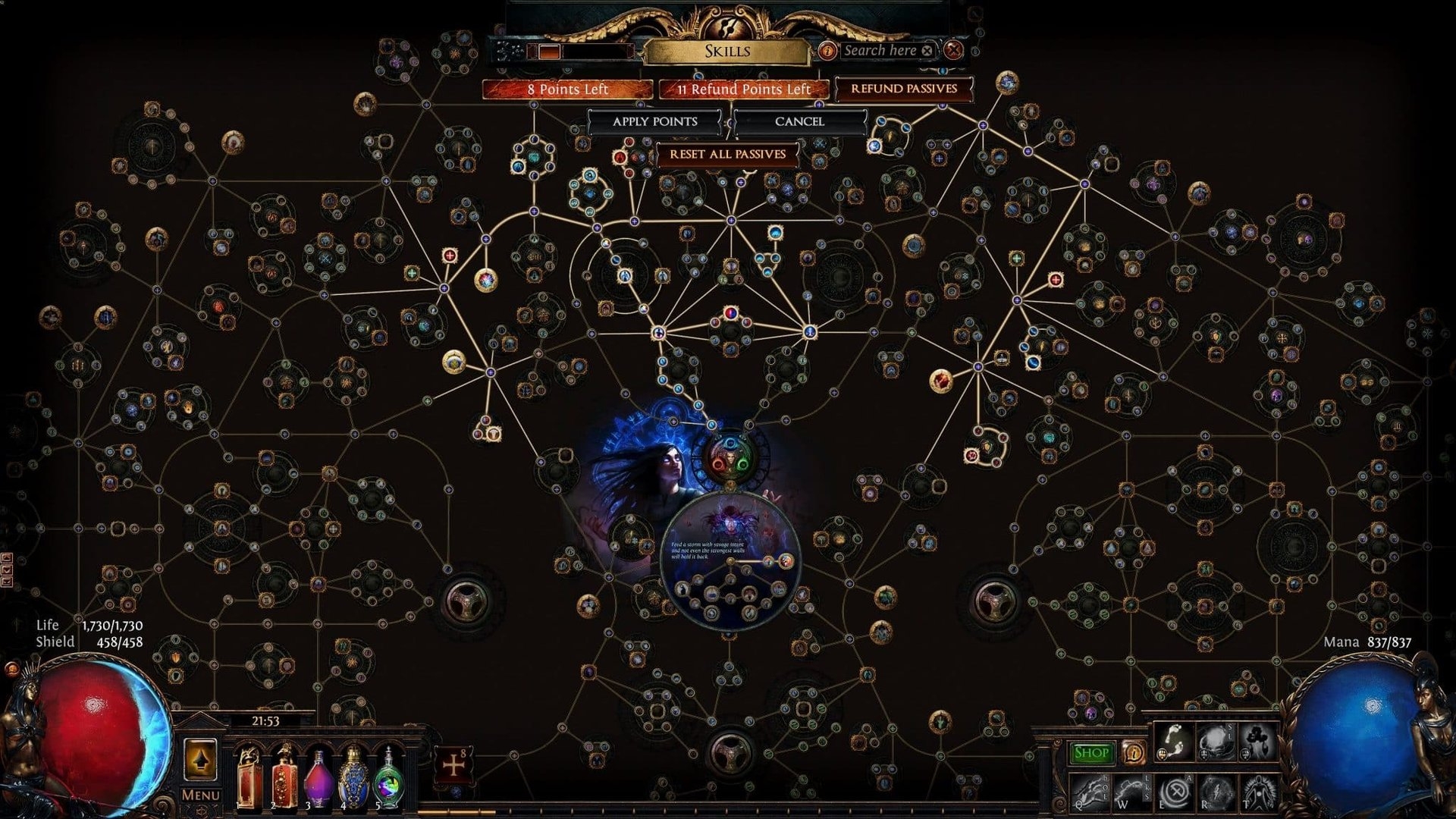Close the Skills passive tree window
1456x819 pixels.
pyautogui.click(x=953, y=51)
